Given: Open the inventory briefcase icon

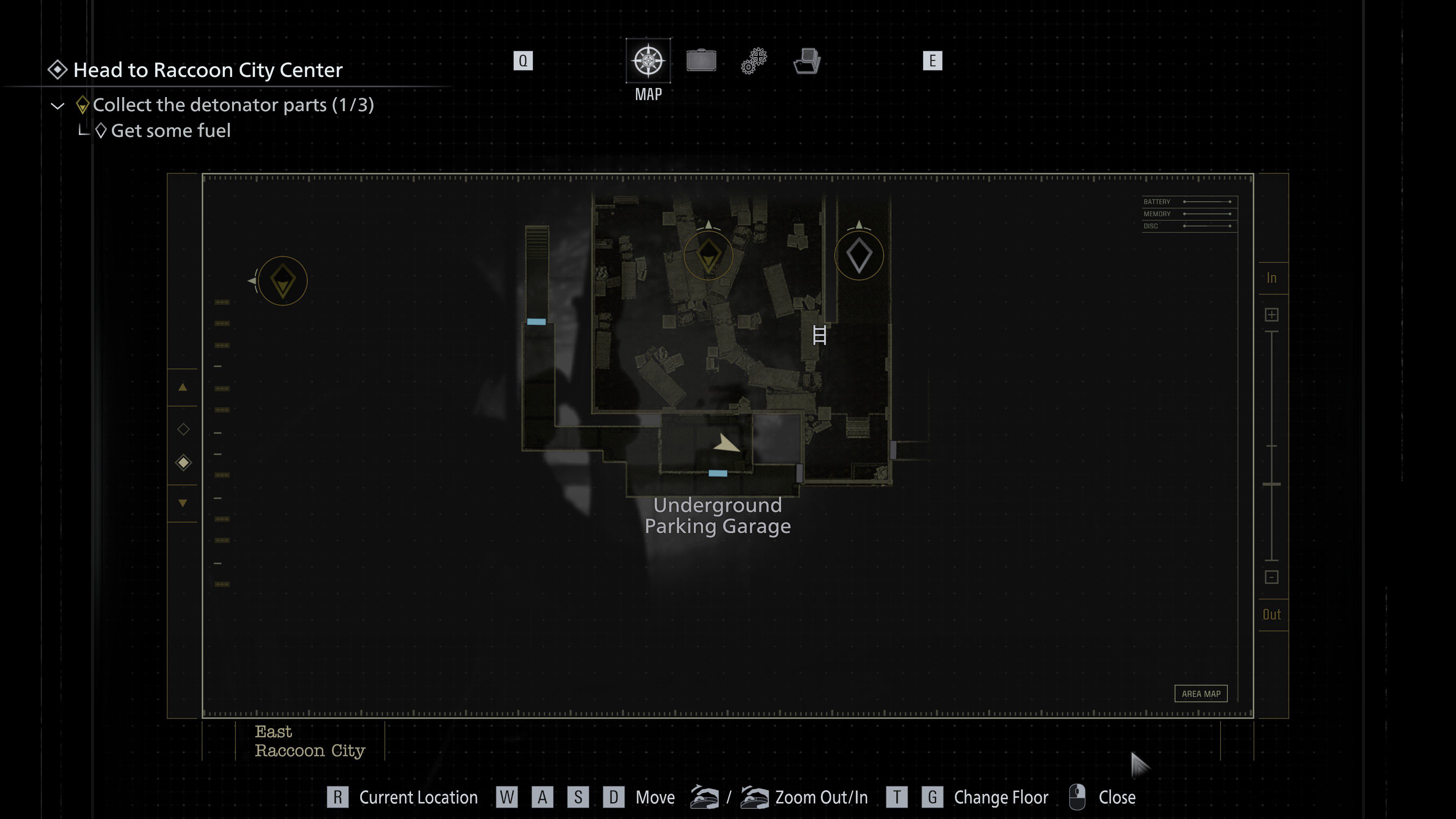Looking at the screenshot, I should tap(701, 61).
